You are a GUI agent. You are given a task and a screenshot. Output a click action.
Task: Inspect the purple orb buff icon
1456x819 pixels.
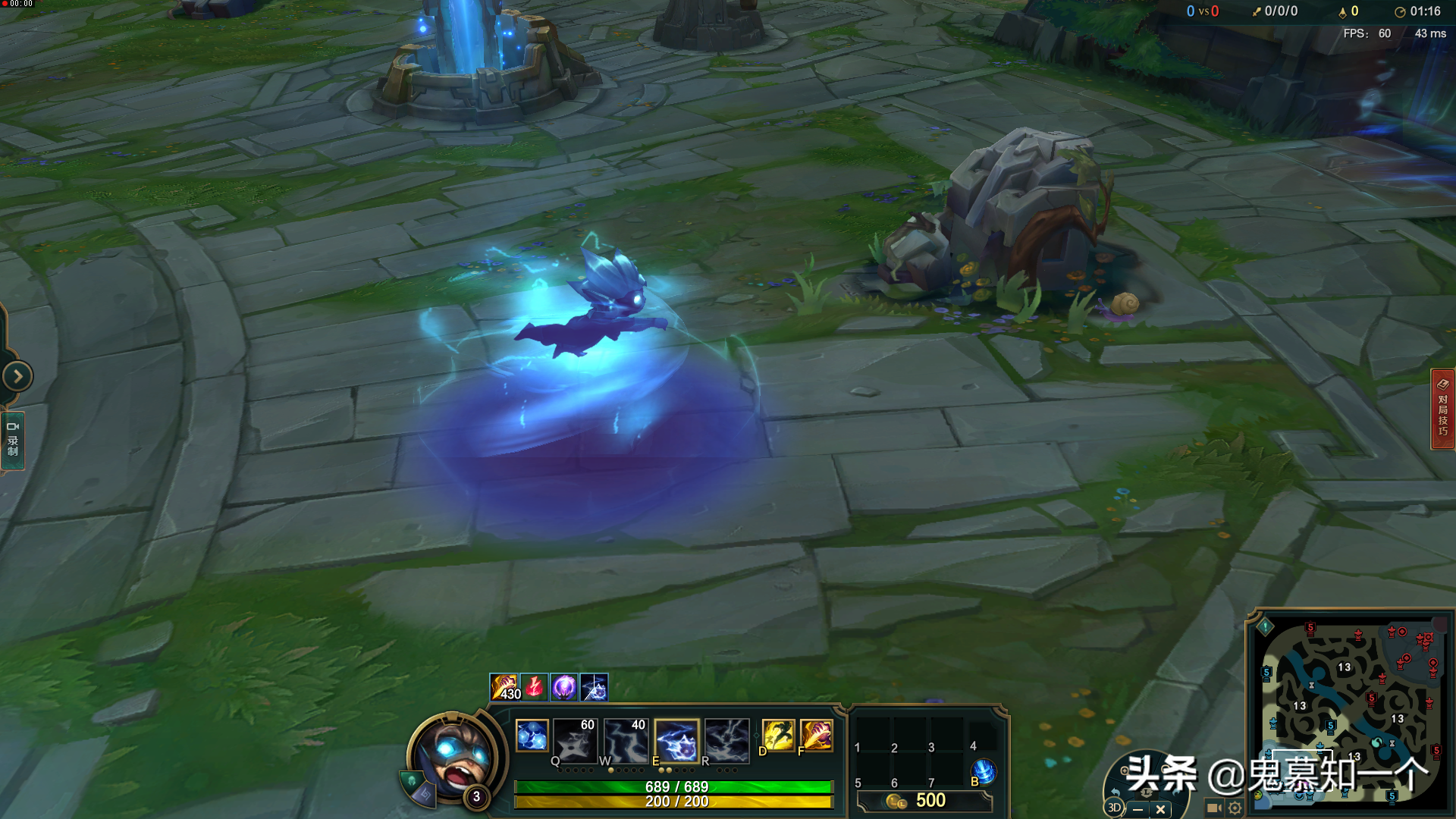(x=564, y=688)
